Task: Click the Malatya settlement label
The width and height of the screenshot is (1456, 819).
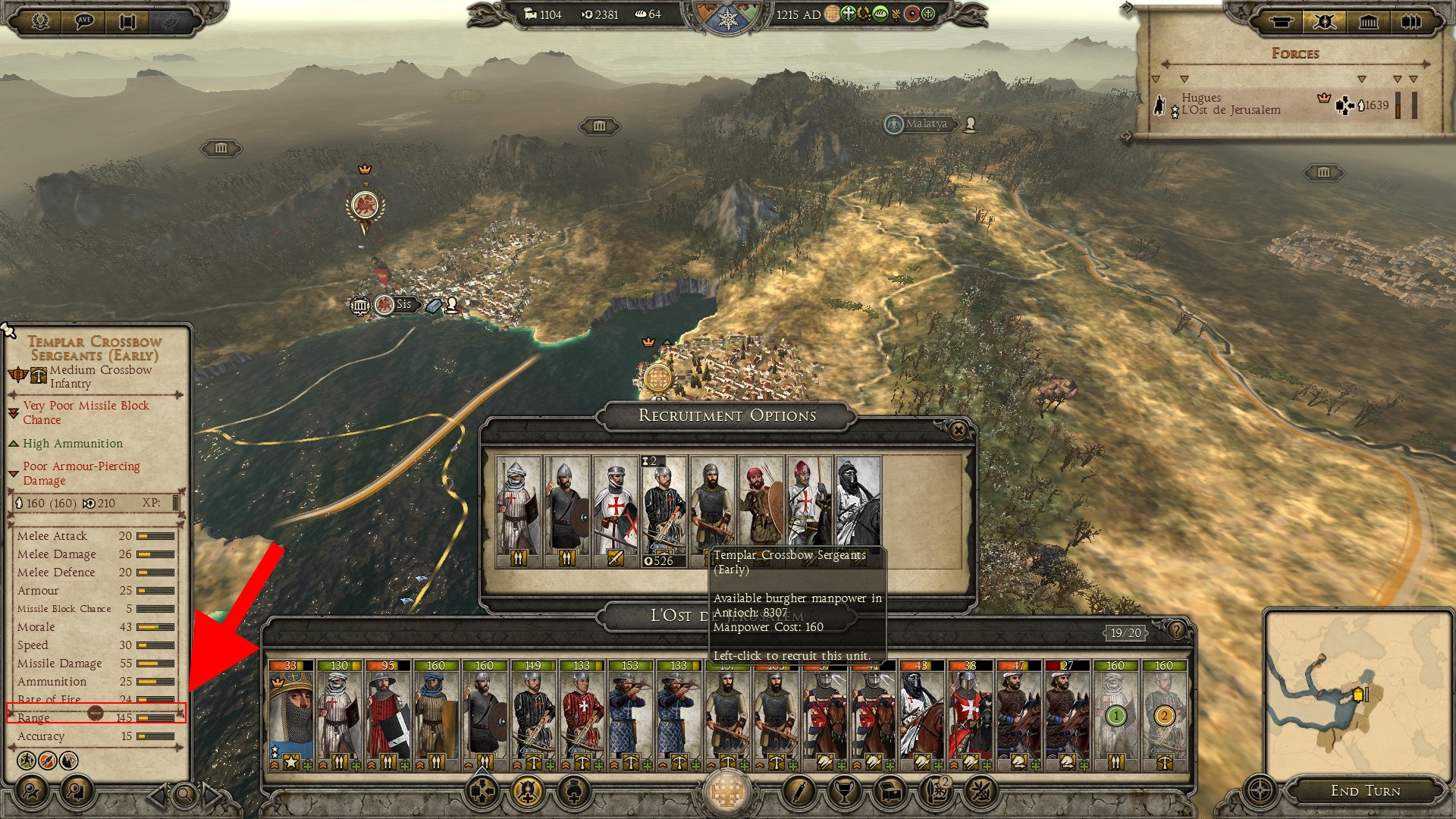Action: (925, 124)
